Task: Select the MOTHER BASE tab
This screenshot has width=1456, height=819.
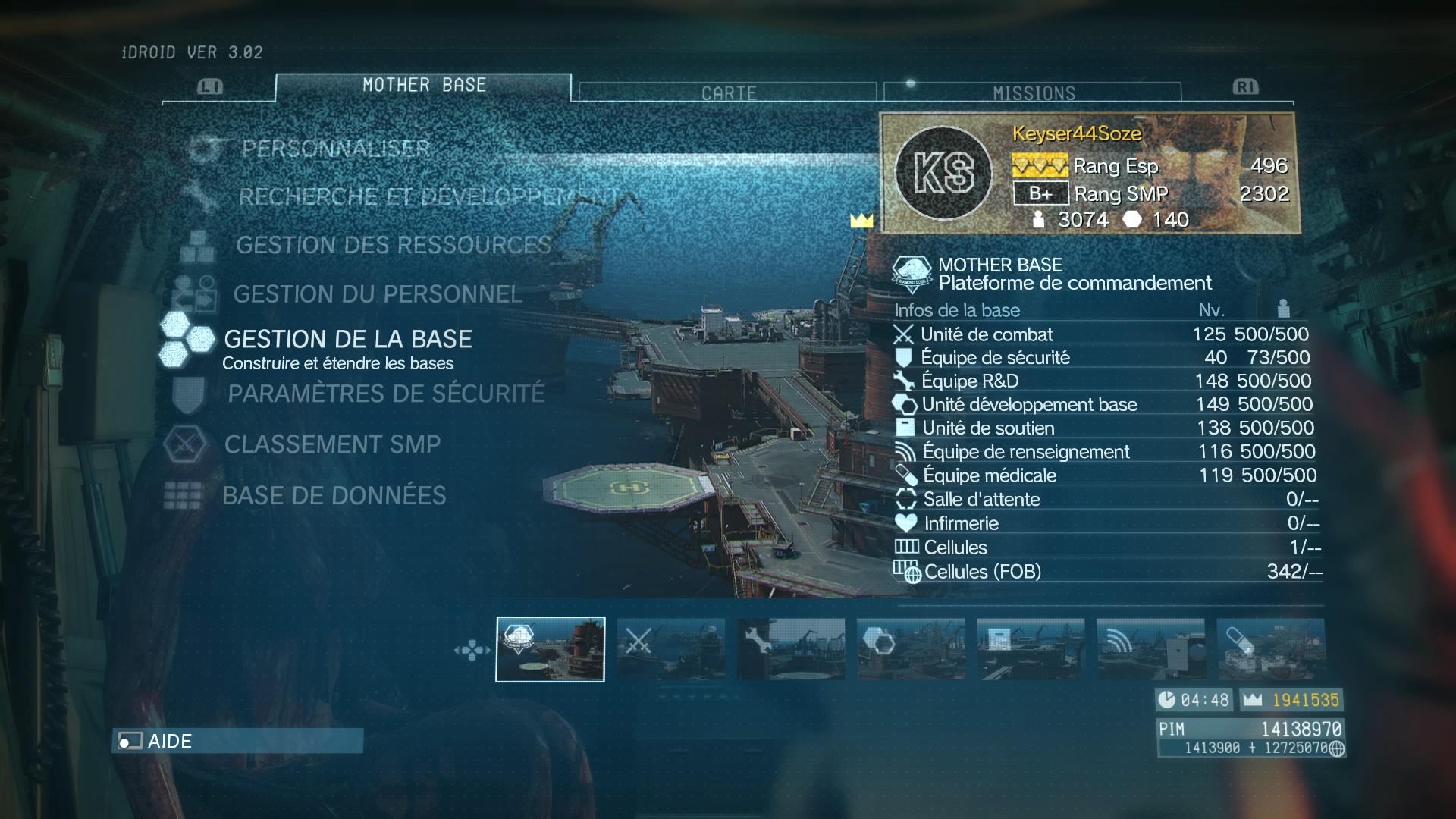Action: [423, 86]
